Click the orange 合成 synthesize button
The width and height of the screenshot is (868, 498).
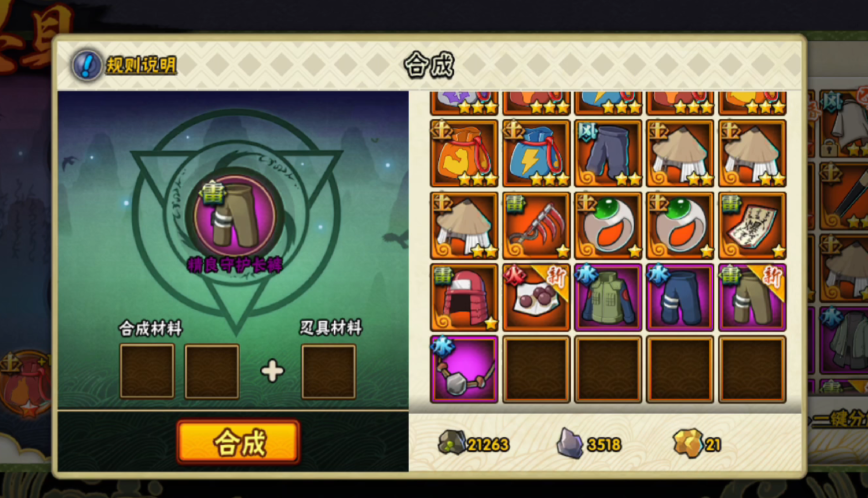(x=238, y=442)
